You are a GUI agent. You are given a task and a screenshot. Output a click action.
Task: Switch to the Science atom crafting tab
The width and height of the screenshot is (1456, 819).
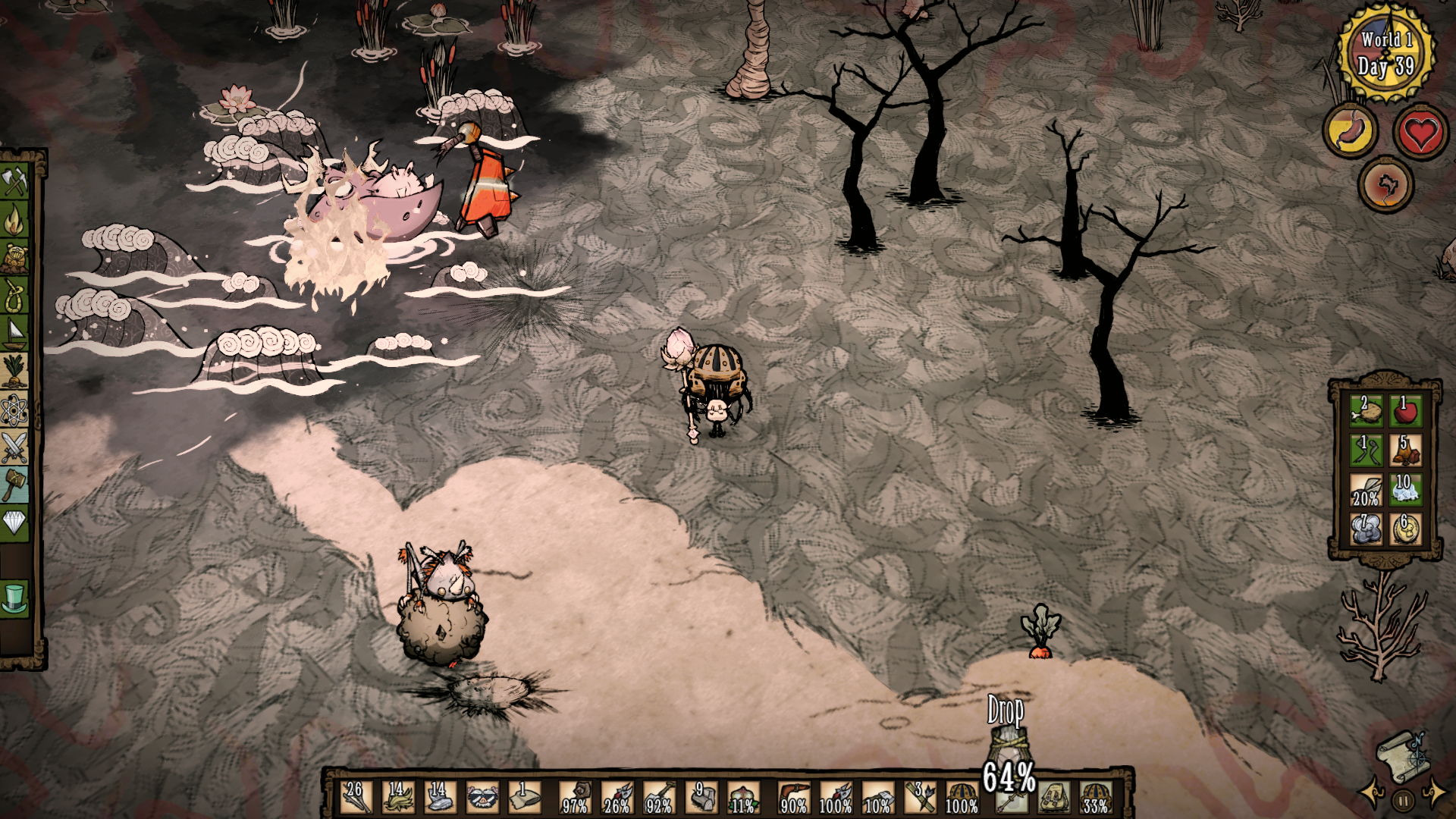14,410
